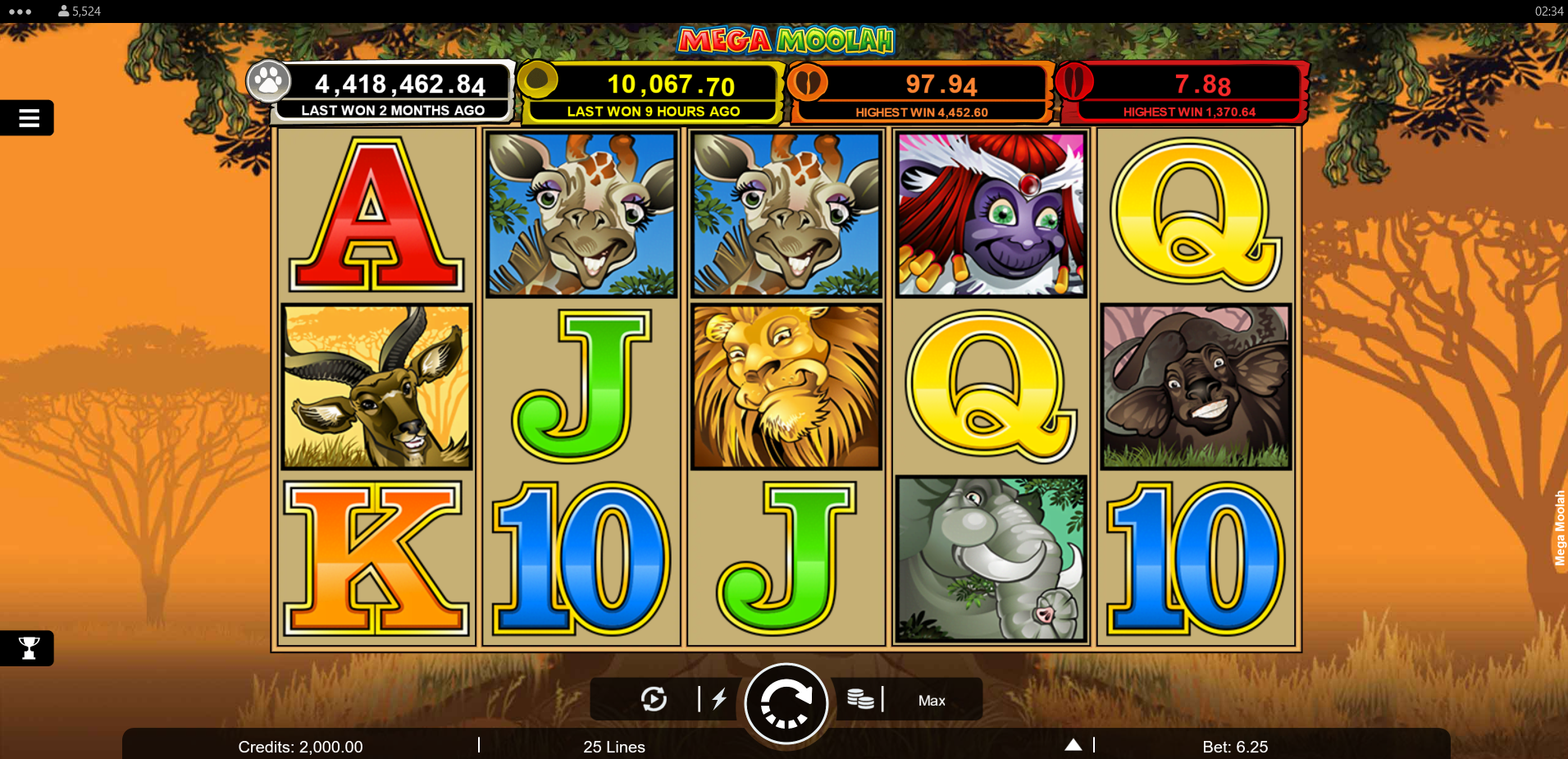Open the trophy achievements panel
The height and width of the screenshot is (759, 1568).
tap(27, 647)
